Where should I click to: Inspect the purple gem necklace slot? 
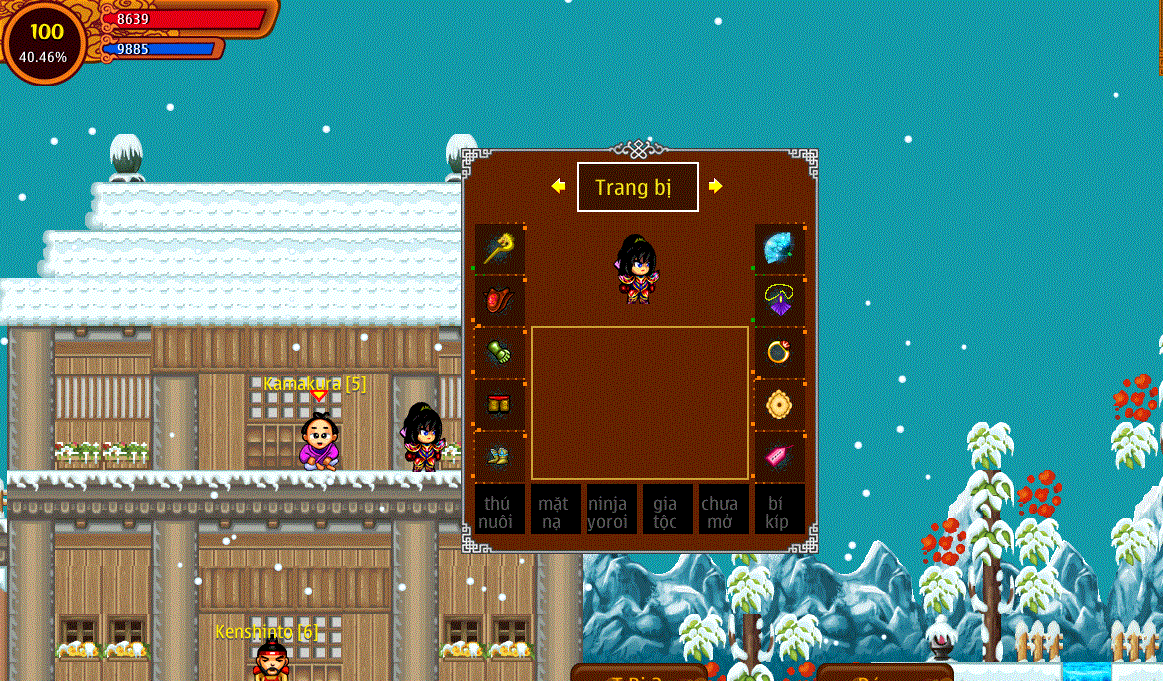click(x=779, y=300)
